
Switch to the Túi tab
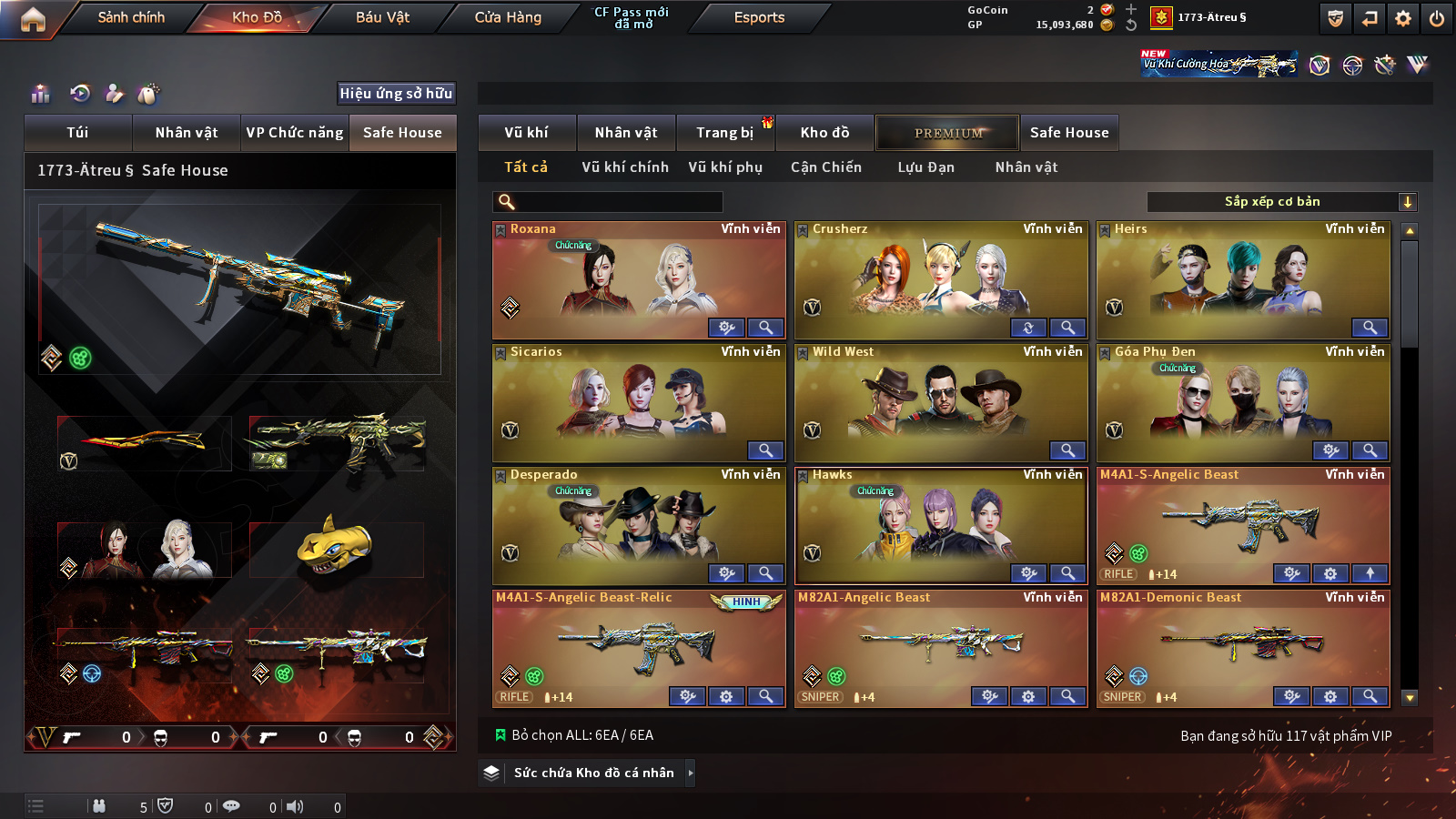coord(77,133)
